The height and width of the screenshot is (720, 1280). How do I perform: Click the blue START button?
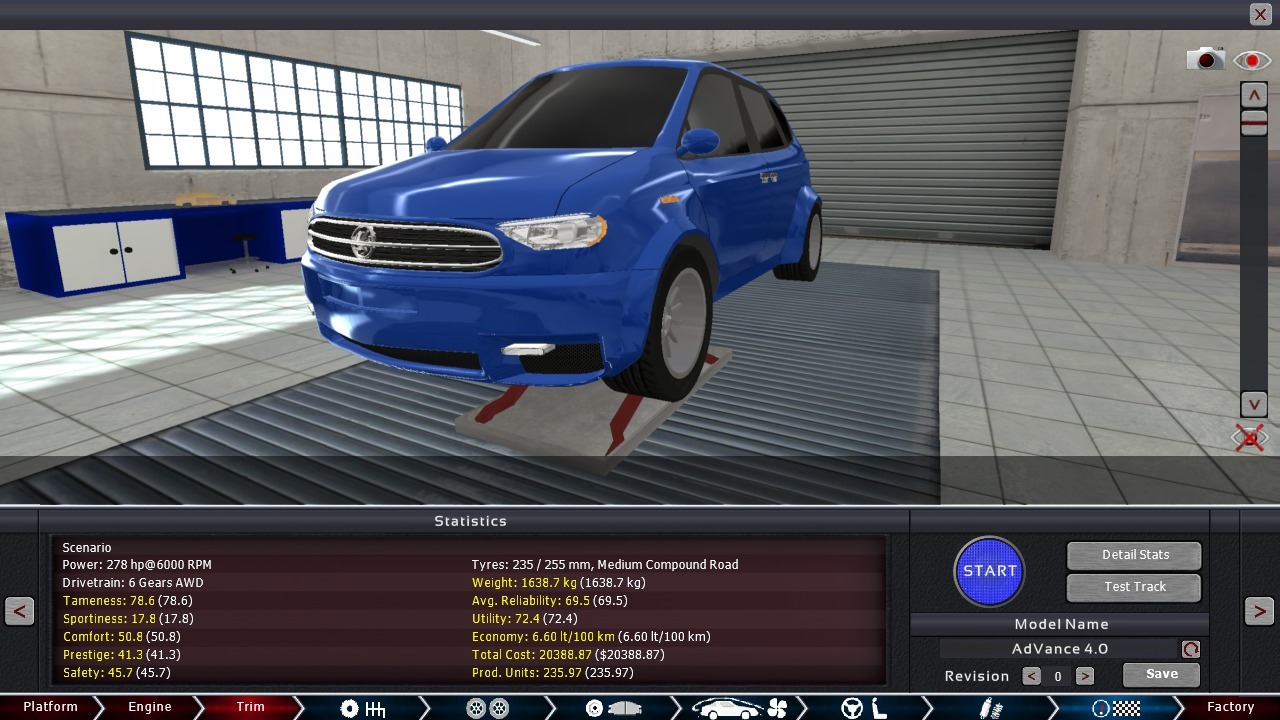click(989, 571)
